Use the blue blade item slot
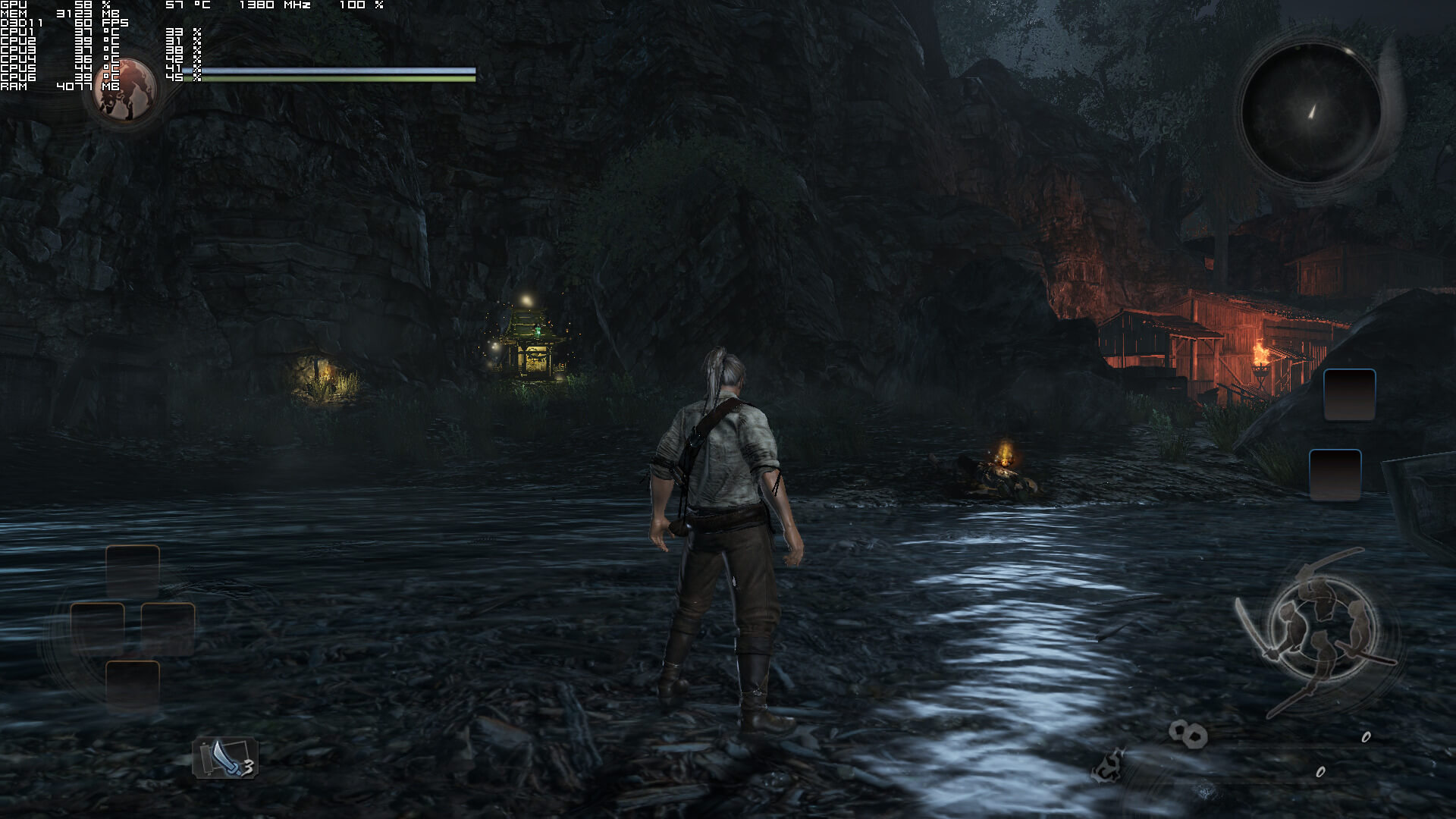The height and width of the screenshot is (819, 1456). pyautogui.click(x=225, y=758)
